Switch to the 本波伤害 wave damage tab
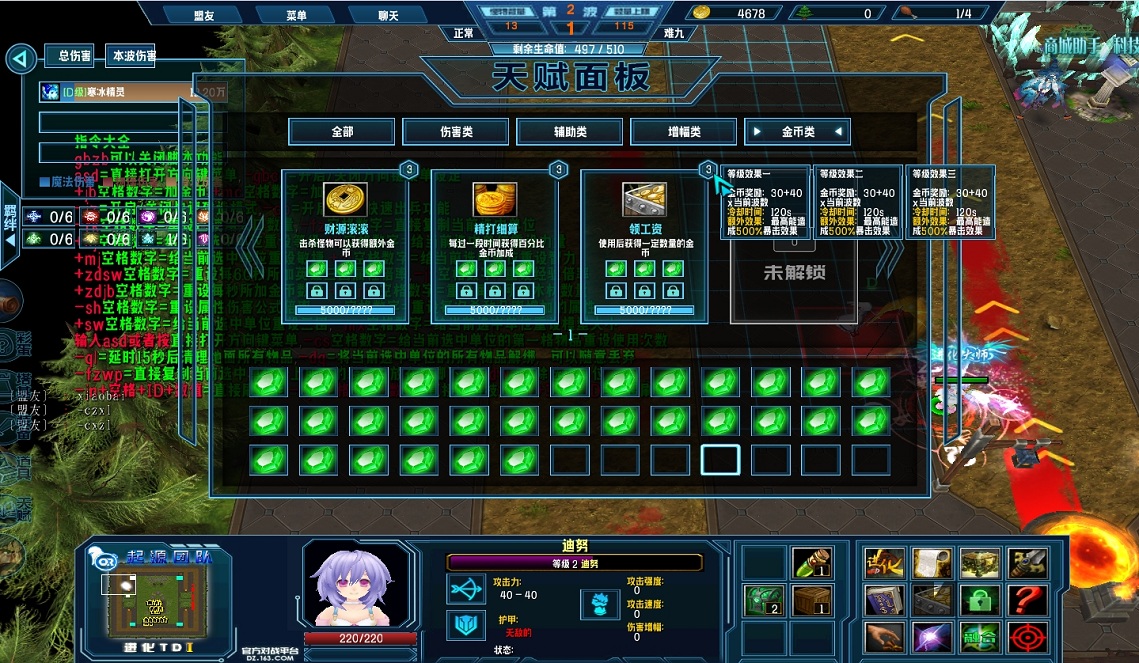The height and width of the screenshot is (663, 1139). pyautogui.click(x=133, y=56)
